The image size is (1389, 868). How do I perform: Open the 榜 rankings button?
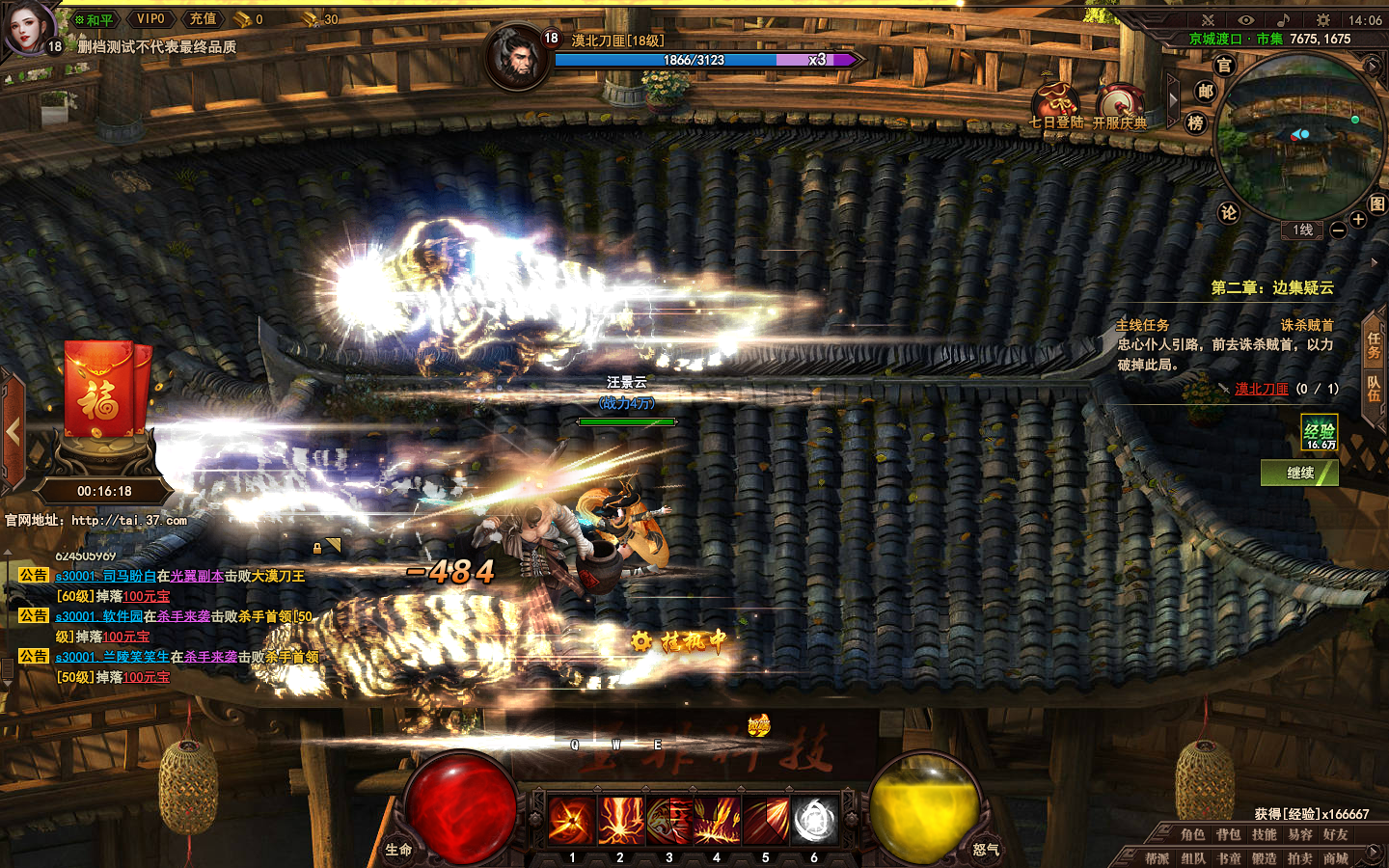(x=1196, y=122)
